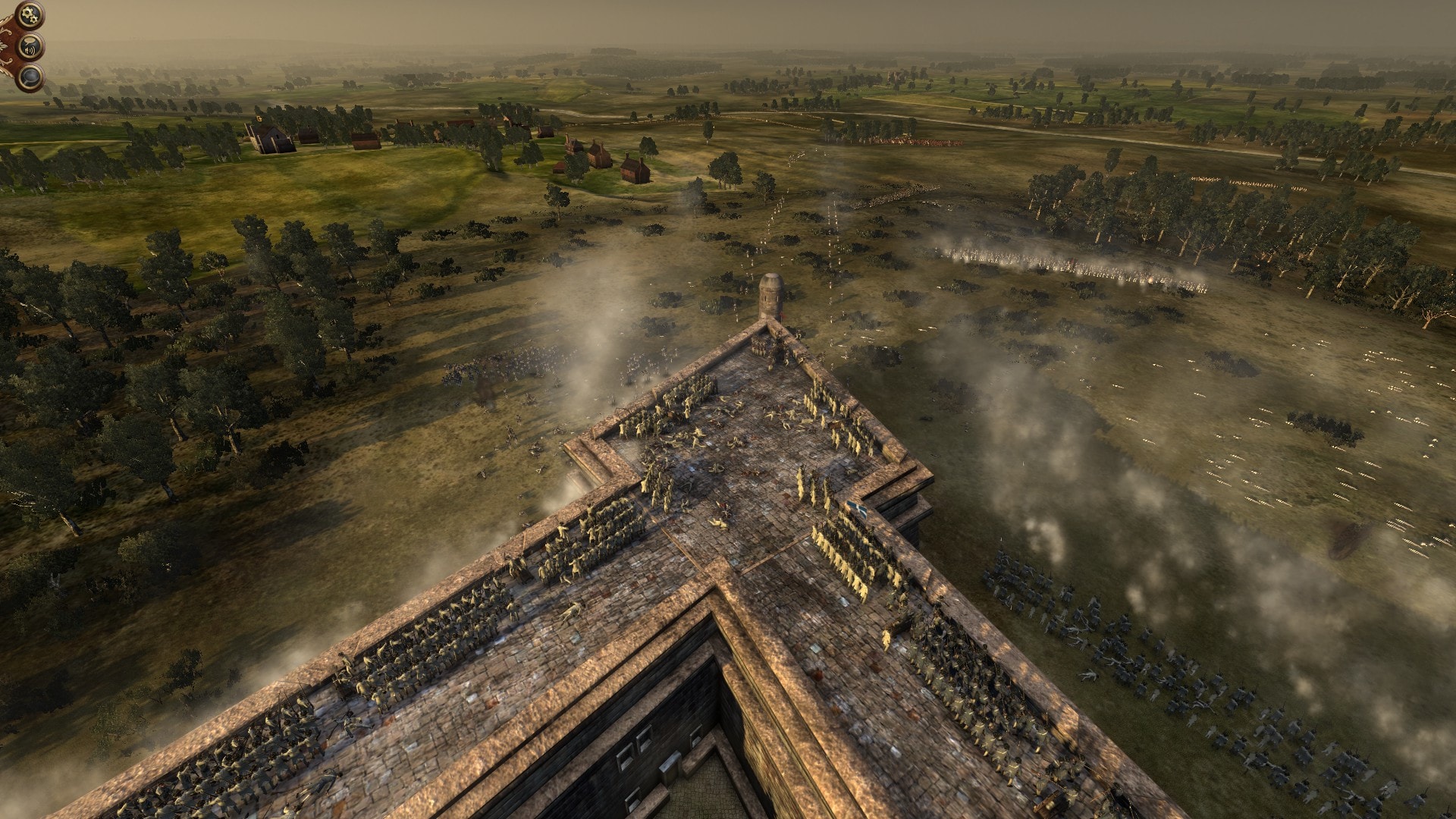The width and height of the screenshot is (1456, 819).
Task: Click the magnifying glass button
Action: (x=30, y=77)
